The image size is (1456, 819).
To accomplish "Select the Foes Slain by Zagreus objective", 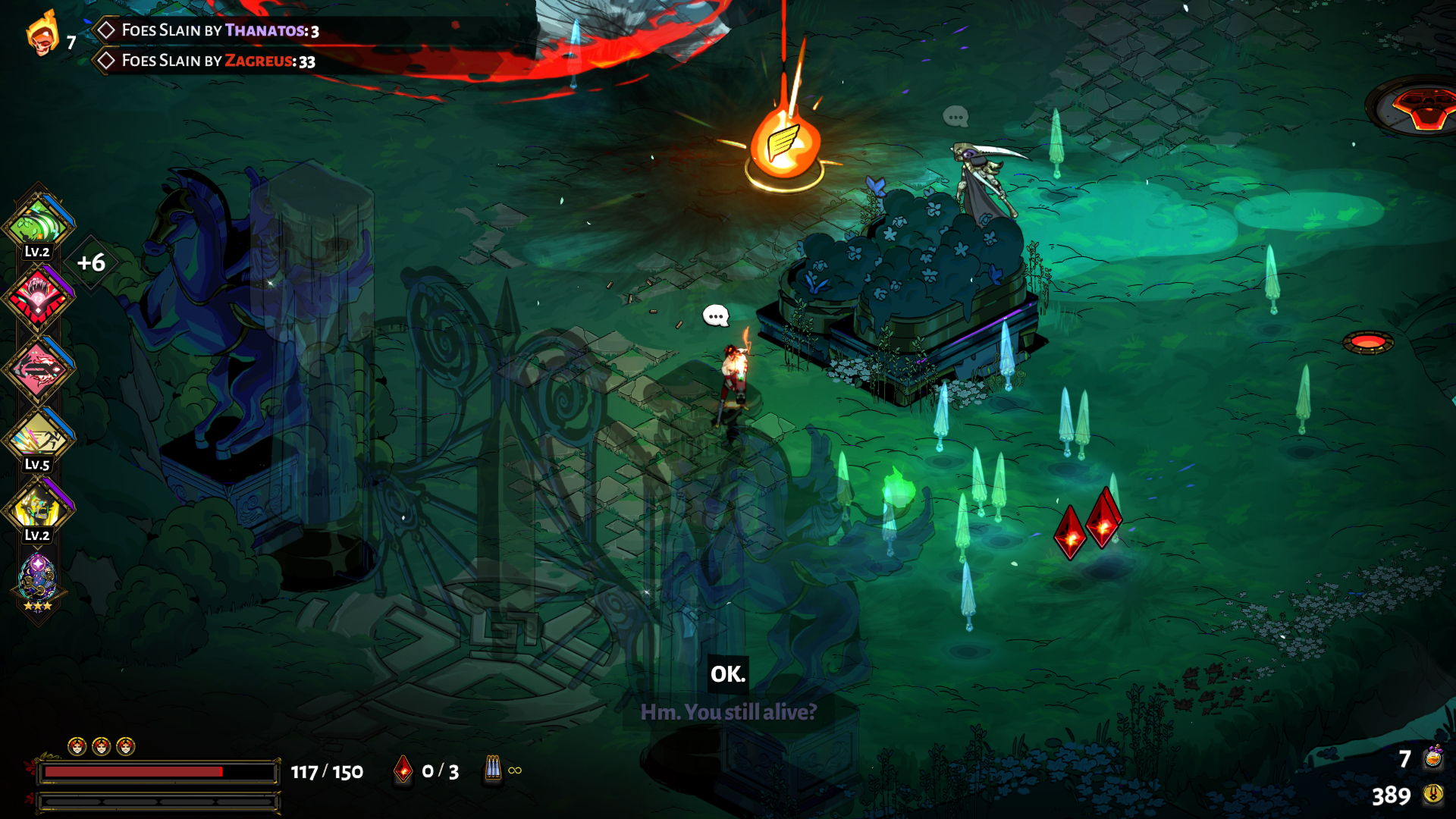I will point(218,61).
